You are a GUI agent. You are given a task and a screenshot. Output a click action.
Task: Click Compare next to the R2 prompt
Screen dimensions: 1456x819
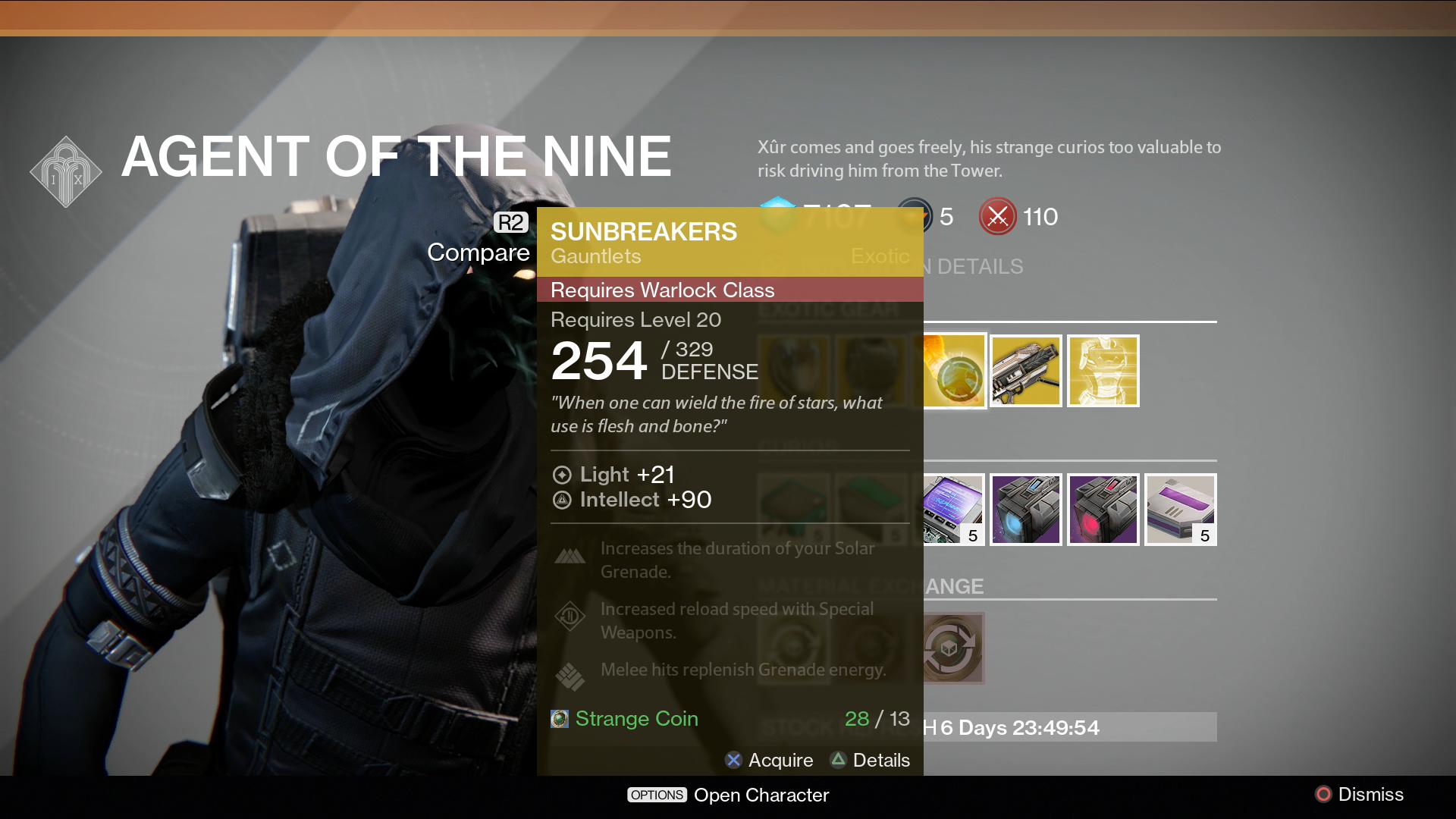tap(479, 252)
